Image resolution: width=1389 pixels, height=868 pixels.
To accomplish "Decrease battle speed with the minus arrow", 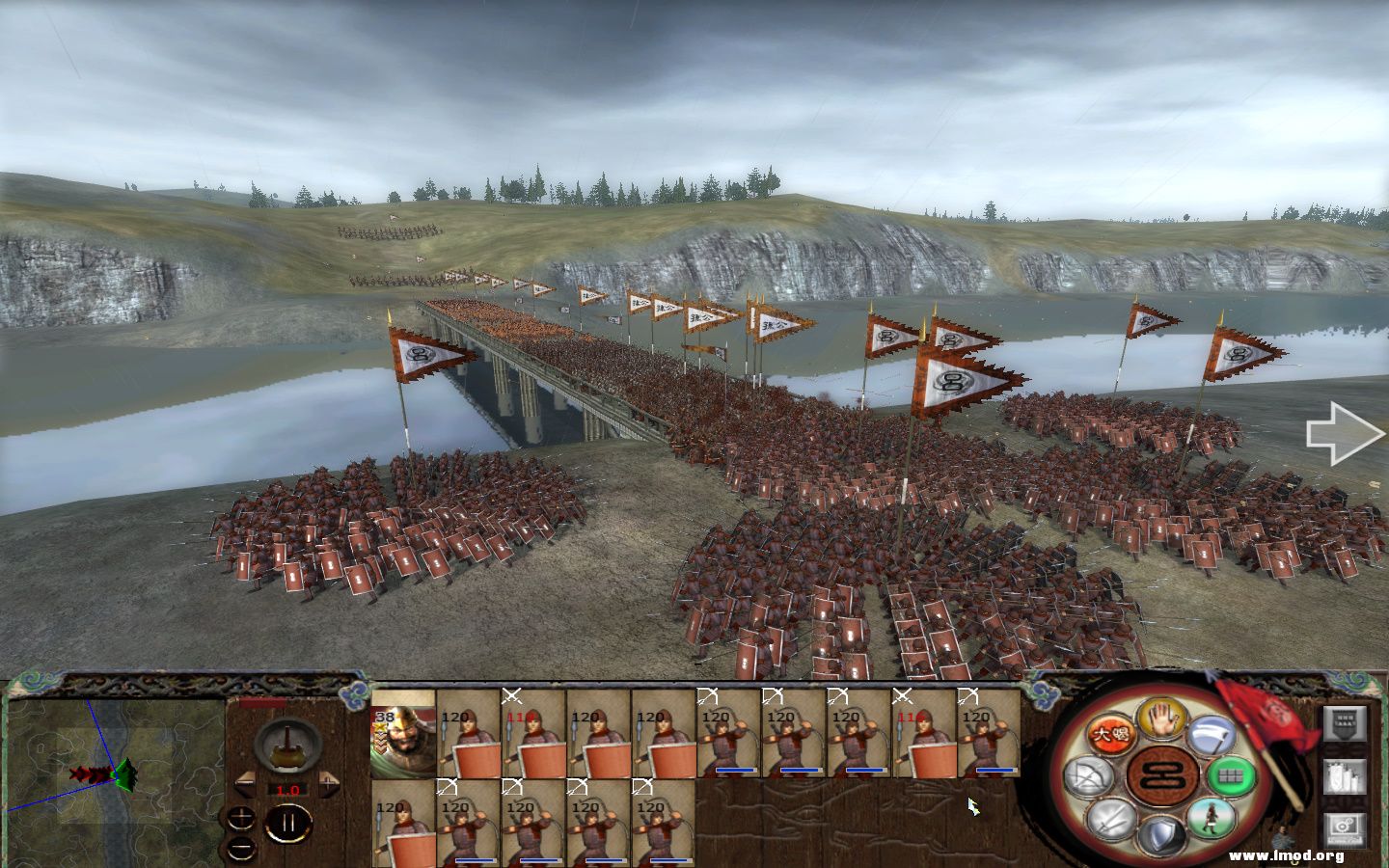I will pos(245,784).
